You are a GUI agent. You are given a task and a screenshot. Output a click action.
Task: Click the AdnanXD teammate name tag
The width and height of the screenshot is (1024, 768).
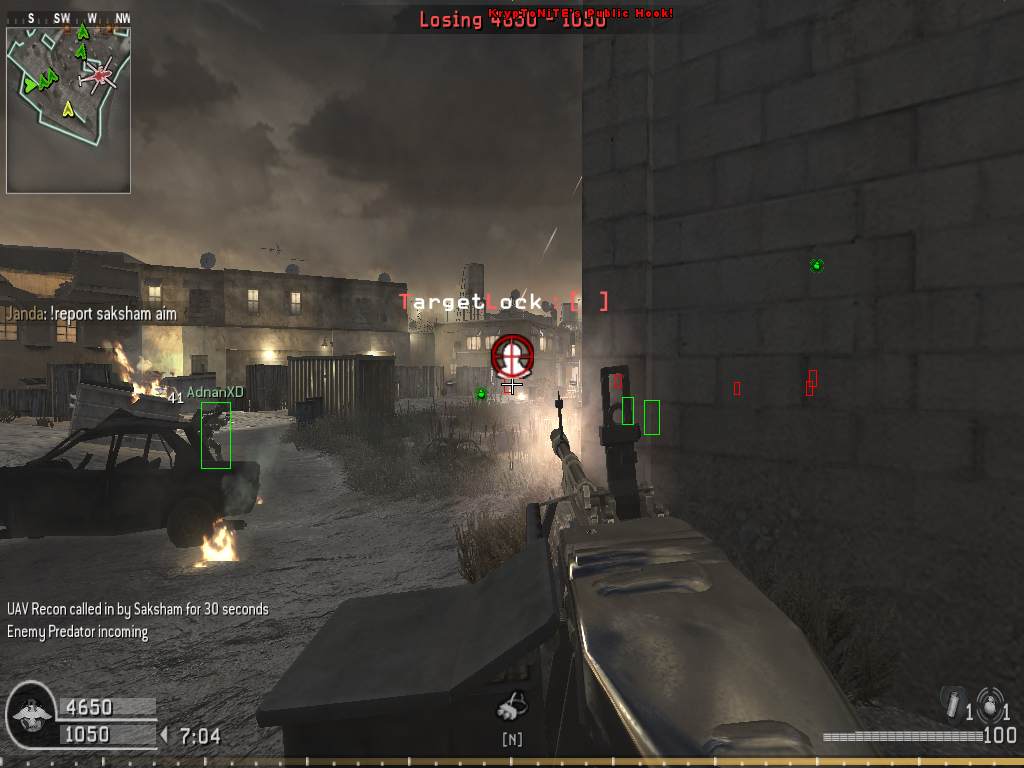[x=215, y=392]
